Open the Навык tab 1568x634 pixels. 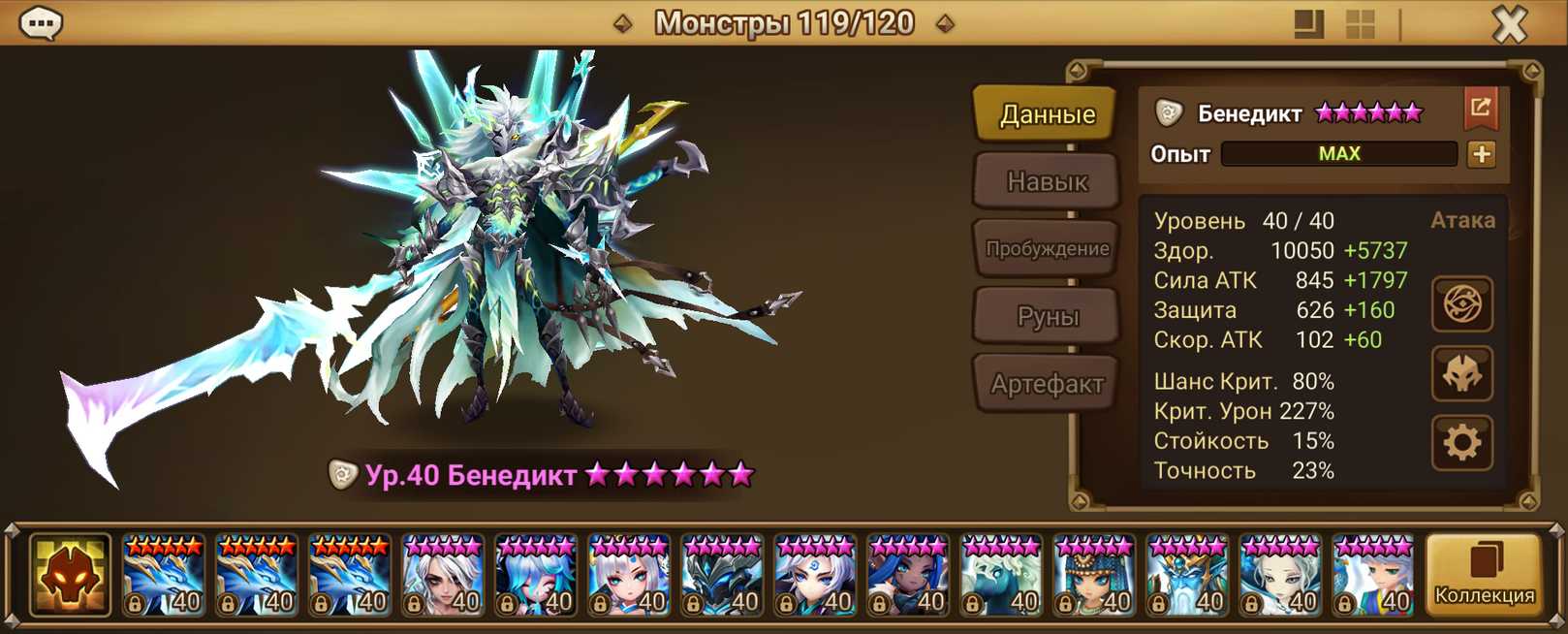[1047, 181]
